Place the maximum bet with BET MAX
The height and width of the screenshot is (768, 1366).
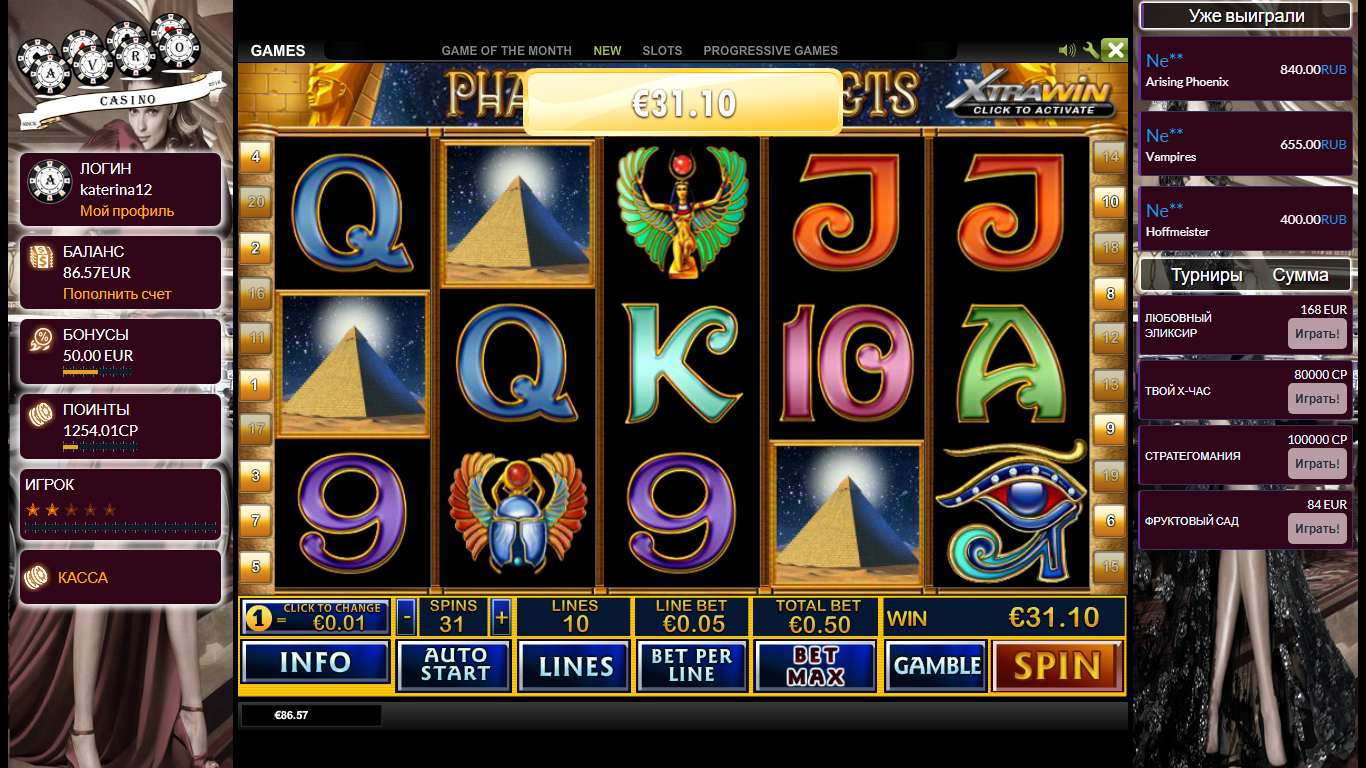815,666
